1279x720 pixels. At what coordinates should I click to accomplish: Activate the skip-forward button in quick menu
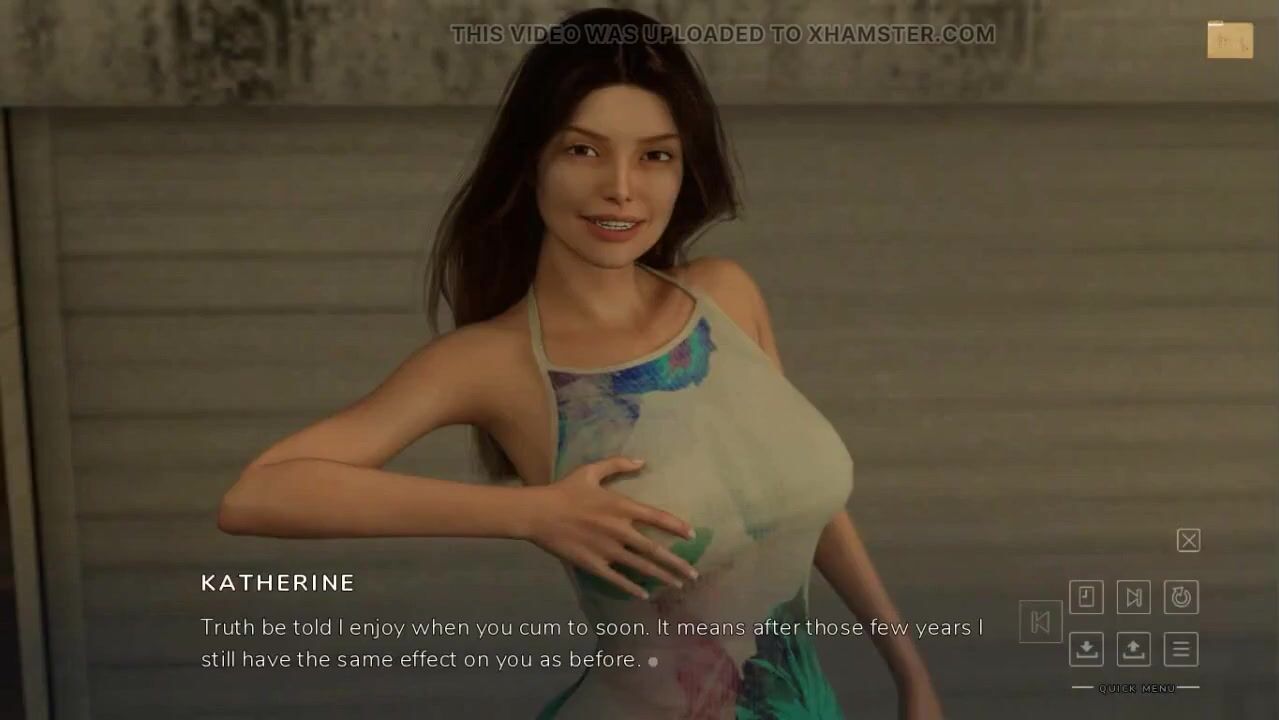coord(1133,597)
